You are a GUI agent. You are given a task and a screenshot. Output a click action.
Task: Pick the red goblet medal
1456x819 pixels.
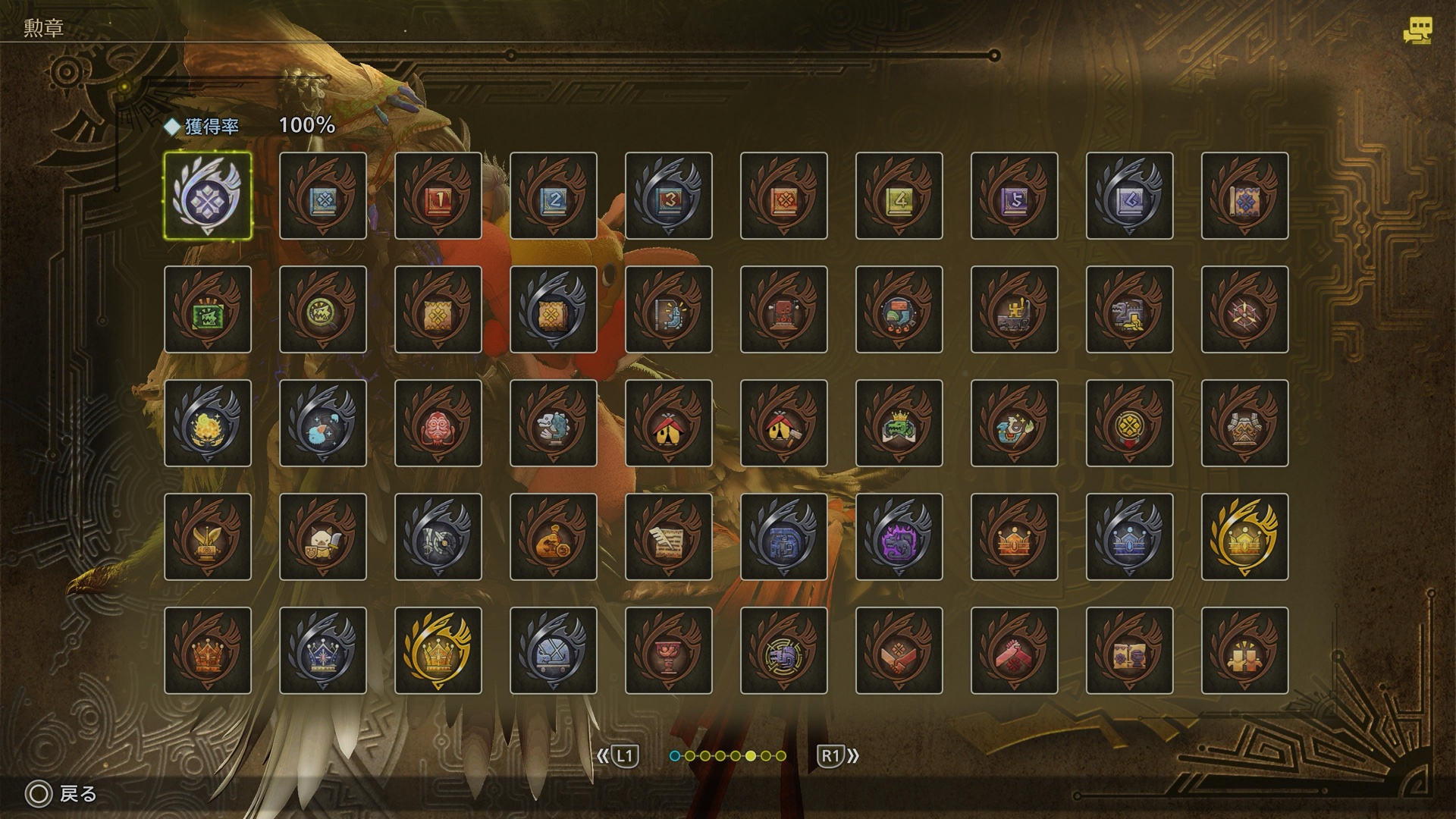[669, 651]
